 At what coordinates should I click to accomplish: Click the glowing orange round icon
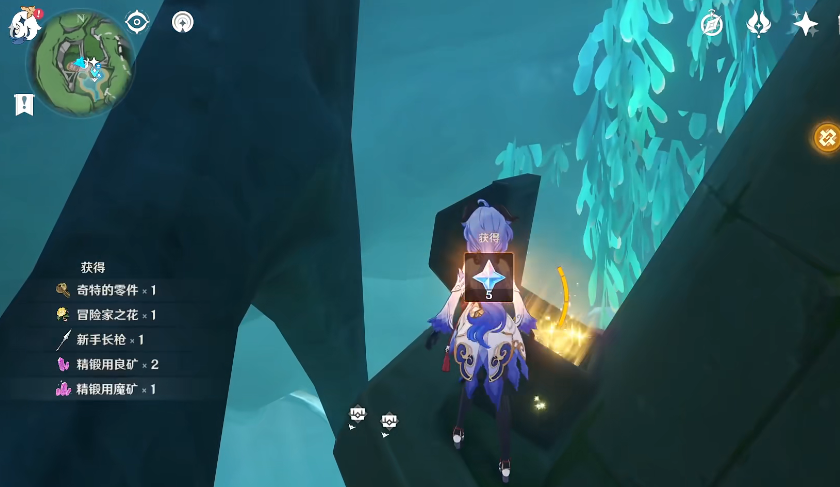(827, 137)
